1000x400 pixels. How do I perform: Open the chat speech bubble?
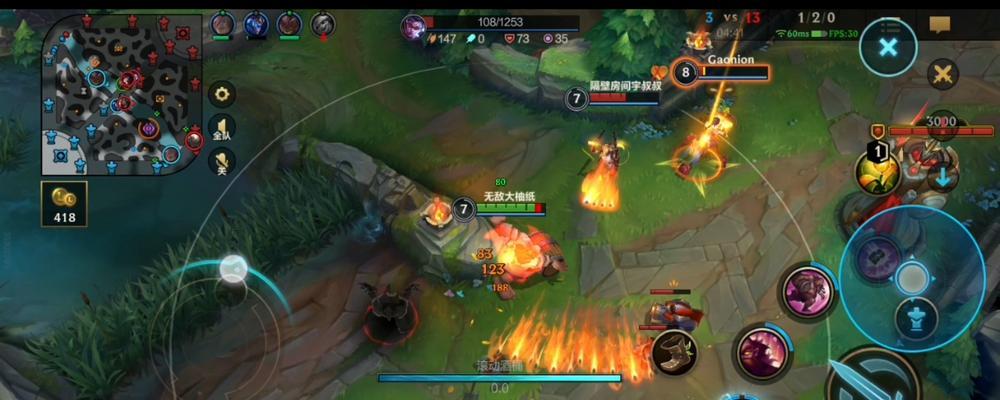coord(939,24)
